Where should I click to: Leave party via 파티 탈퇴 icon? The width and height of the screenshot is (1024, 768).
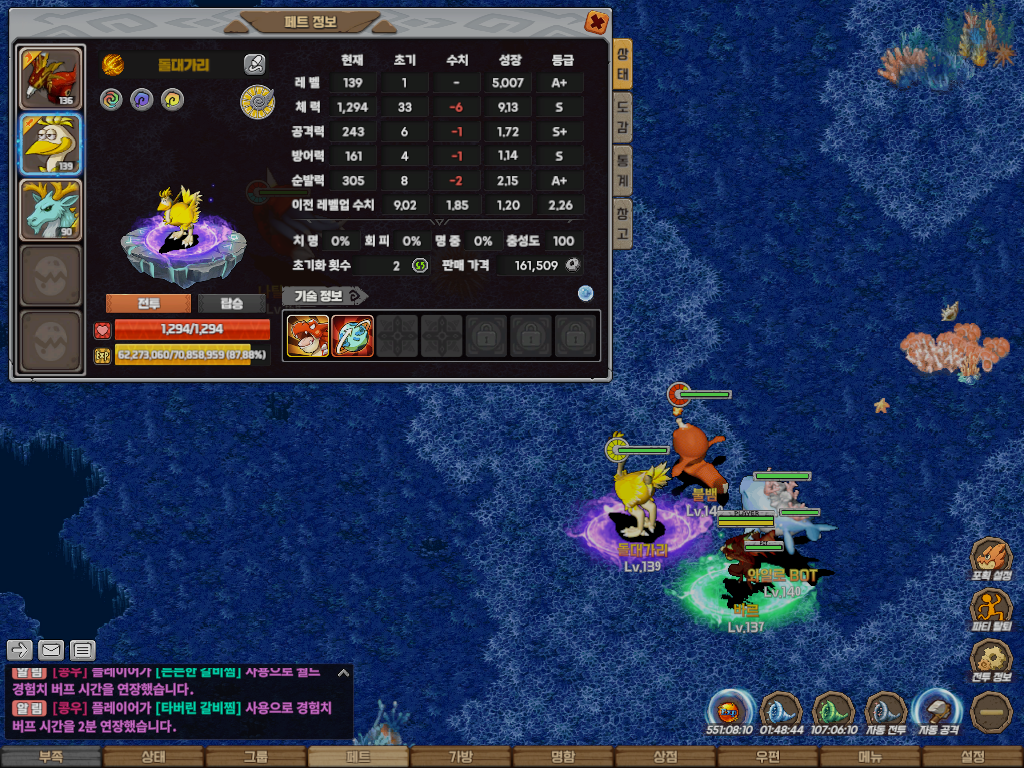click(992, 609)
